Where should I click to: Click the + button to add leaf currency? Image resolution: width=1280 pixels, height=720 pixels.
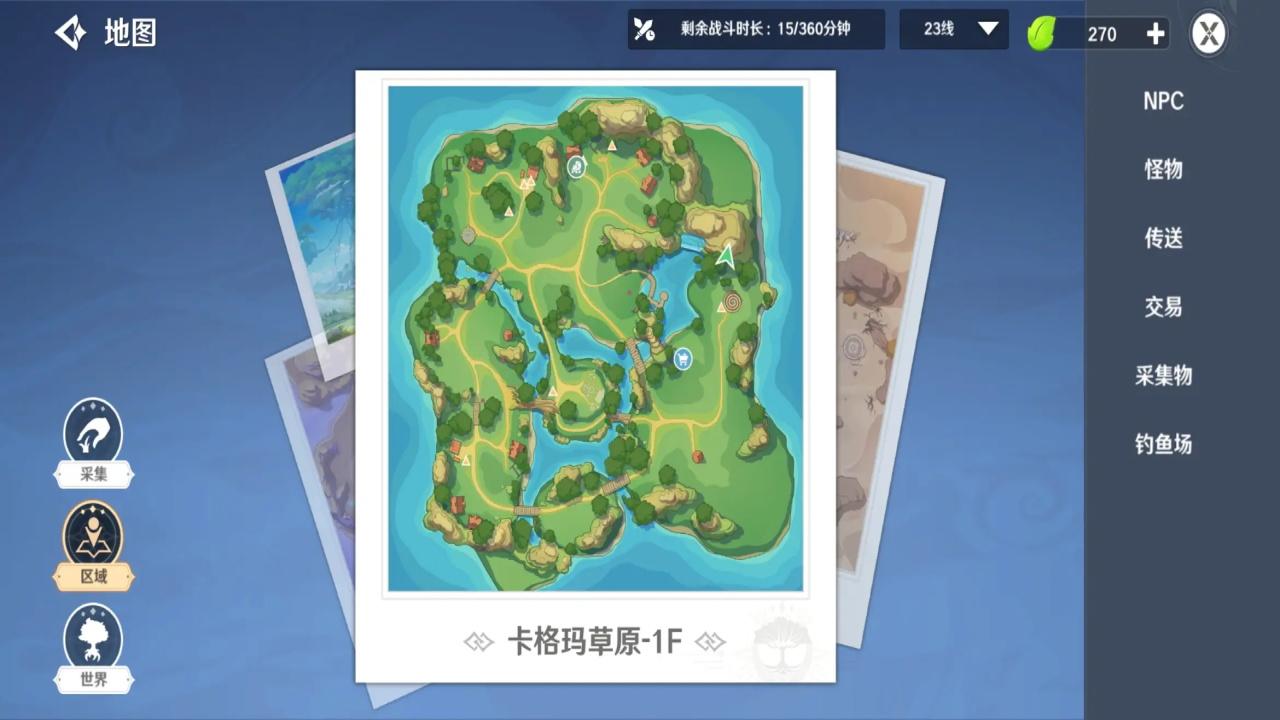pyautogui.click(x=1155, y=33)
